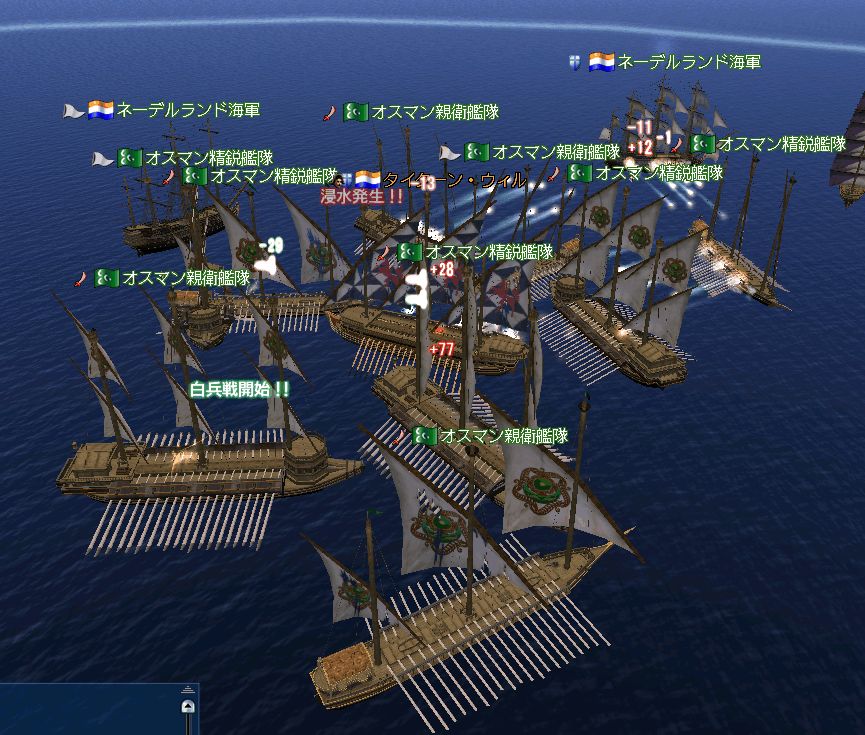Select the ship named タイクーン・ウィル

455,180
